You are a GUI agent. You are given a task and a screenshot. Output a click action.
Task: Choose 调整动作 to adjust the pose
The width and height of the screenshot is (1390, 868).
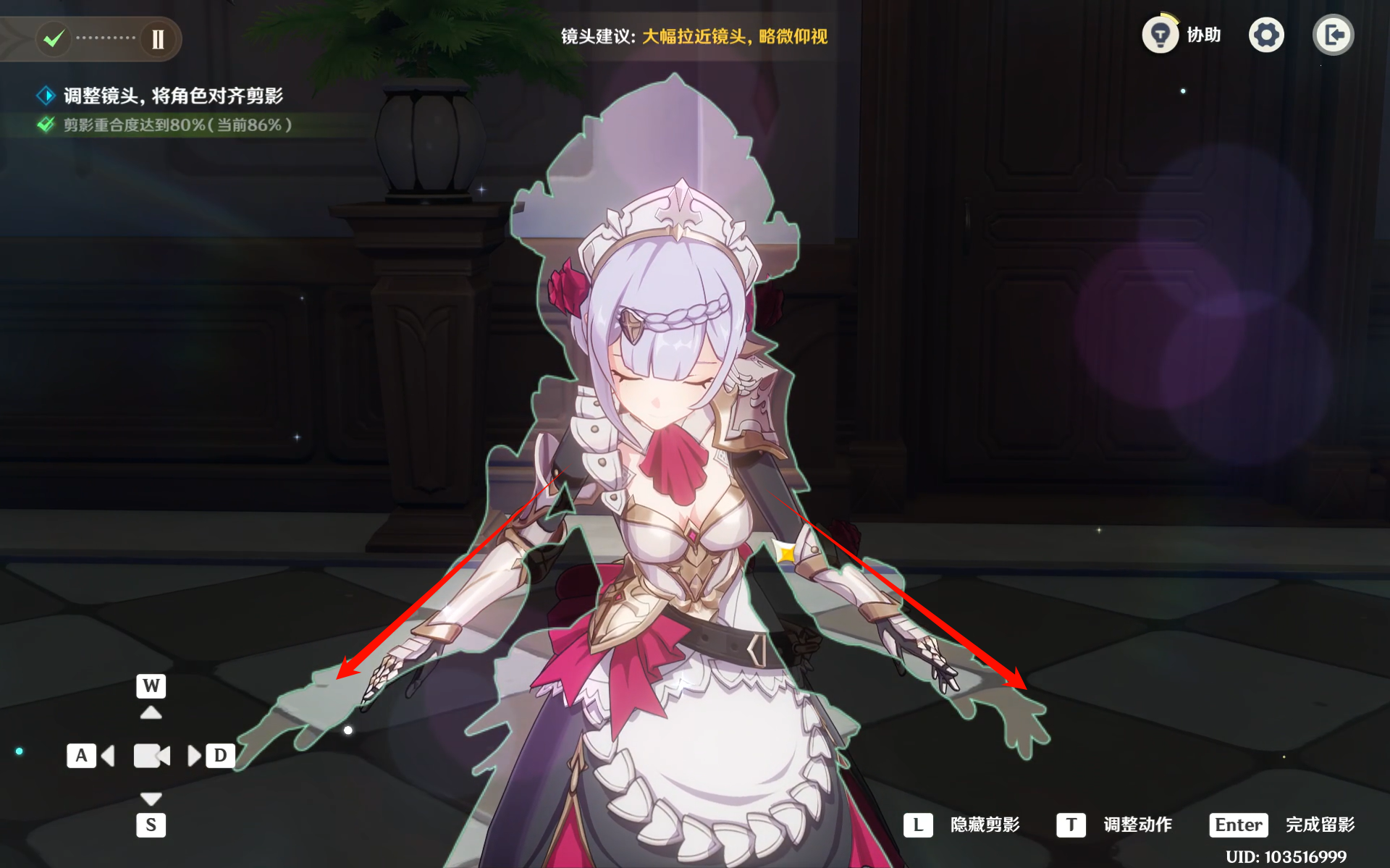point(1137,825)
